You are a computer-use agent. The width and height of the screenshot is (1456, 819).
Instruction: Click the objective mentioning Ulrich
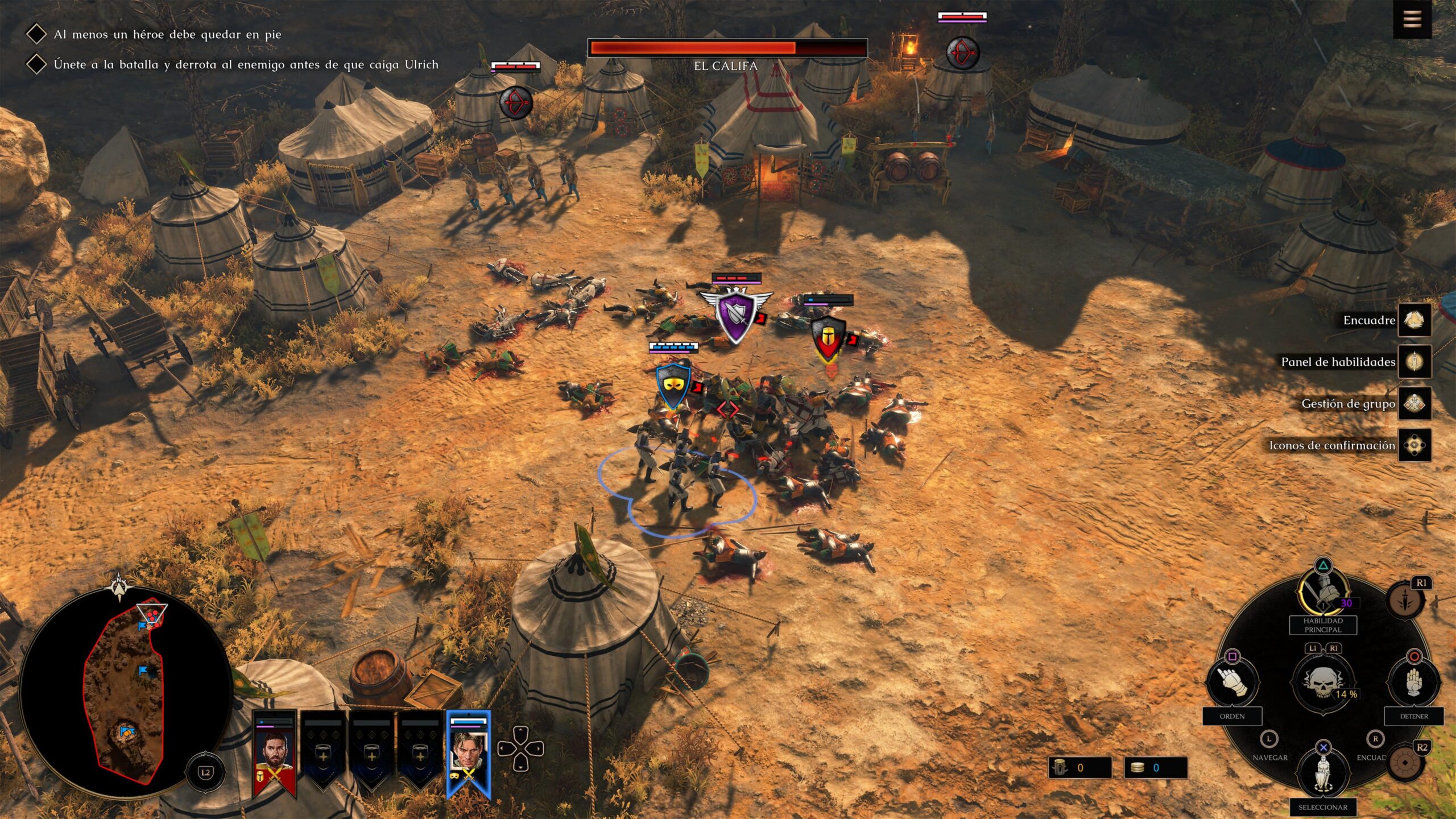pyautogui.click(x=246, y=64)
